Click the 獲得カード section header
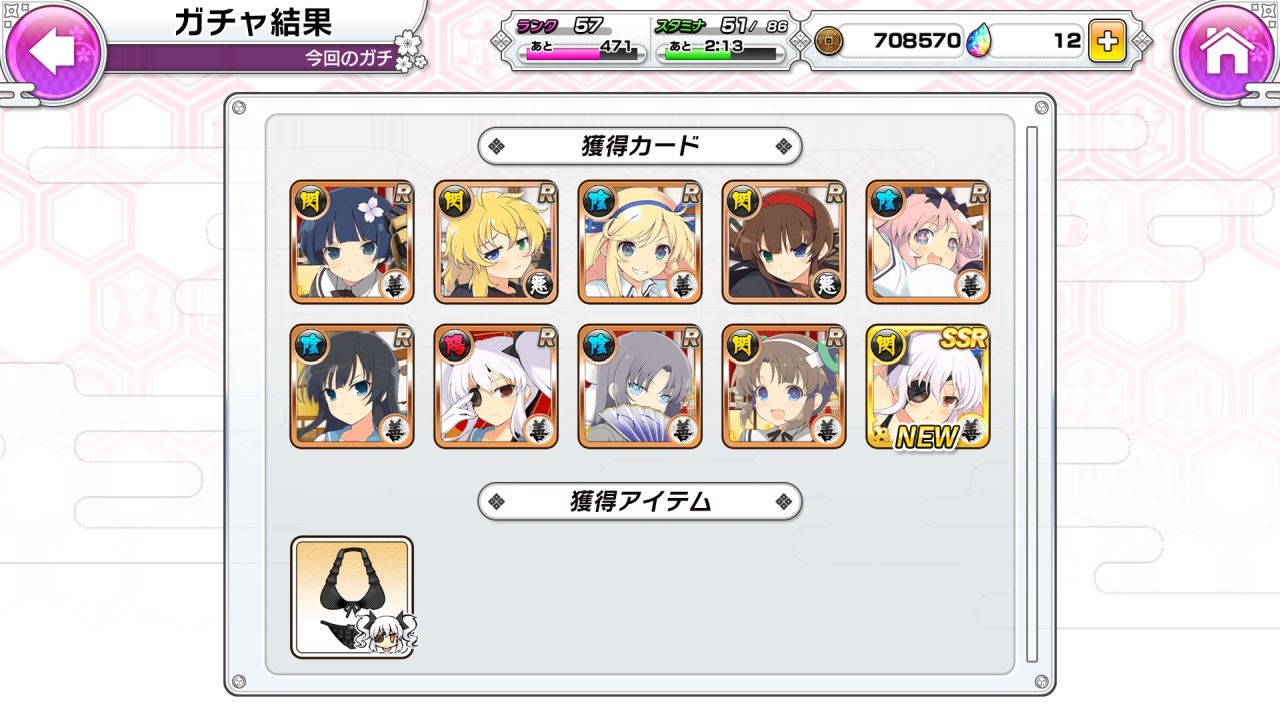 (638, 145)
